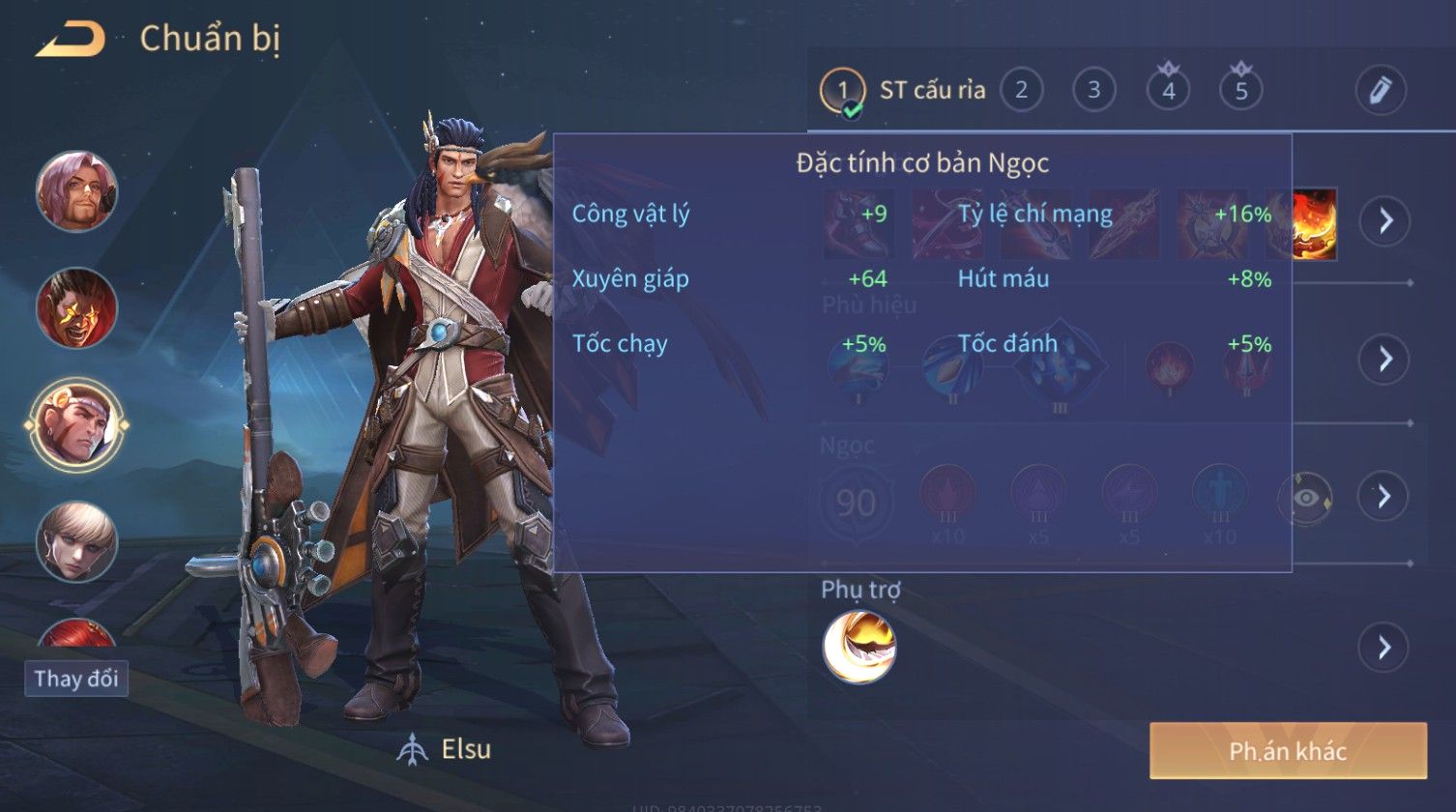The image size is (1456, 812).
Task: Select build preset number 2
Action: pyautogui.click(x=1020, y=91)
